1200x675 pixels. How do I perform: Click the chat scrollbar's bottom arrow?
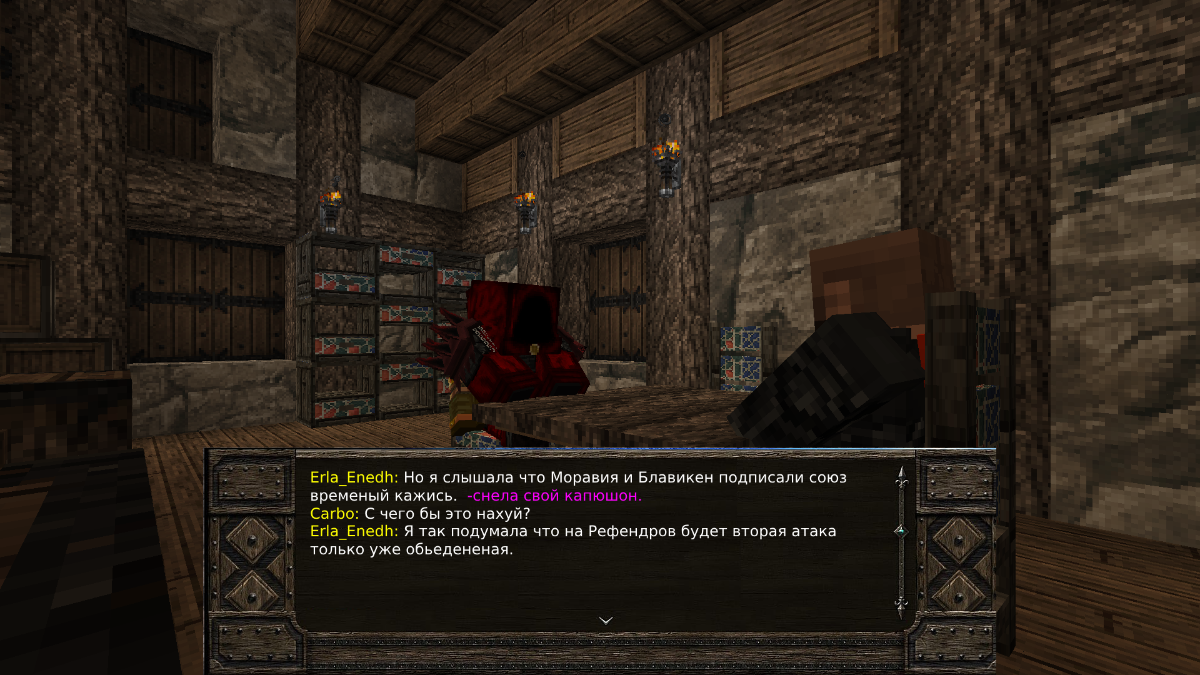pos(901,604)
